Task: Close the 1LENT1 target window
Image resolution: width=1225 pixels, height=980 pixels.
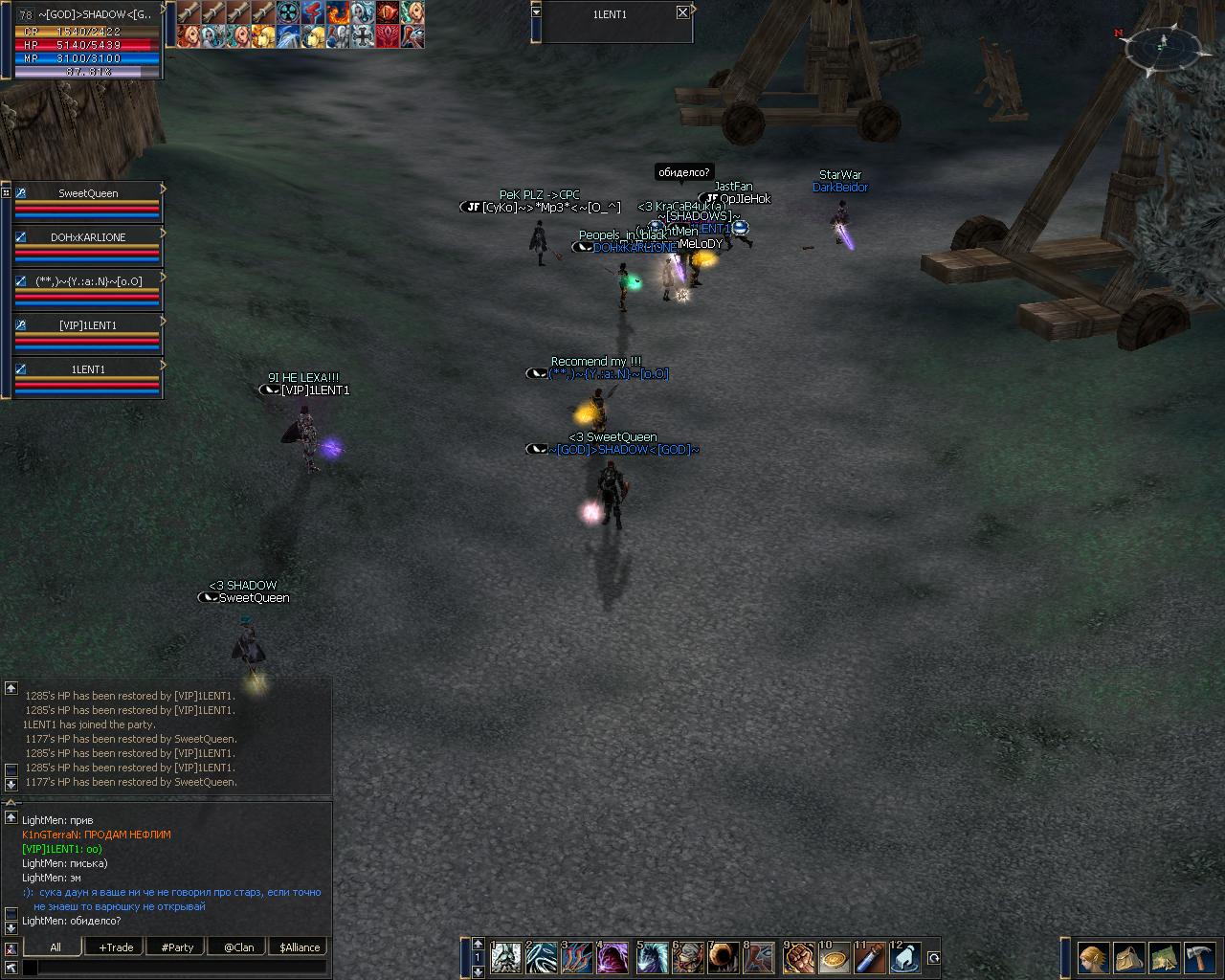Action: (681, 12)
